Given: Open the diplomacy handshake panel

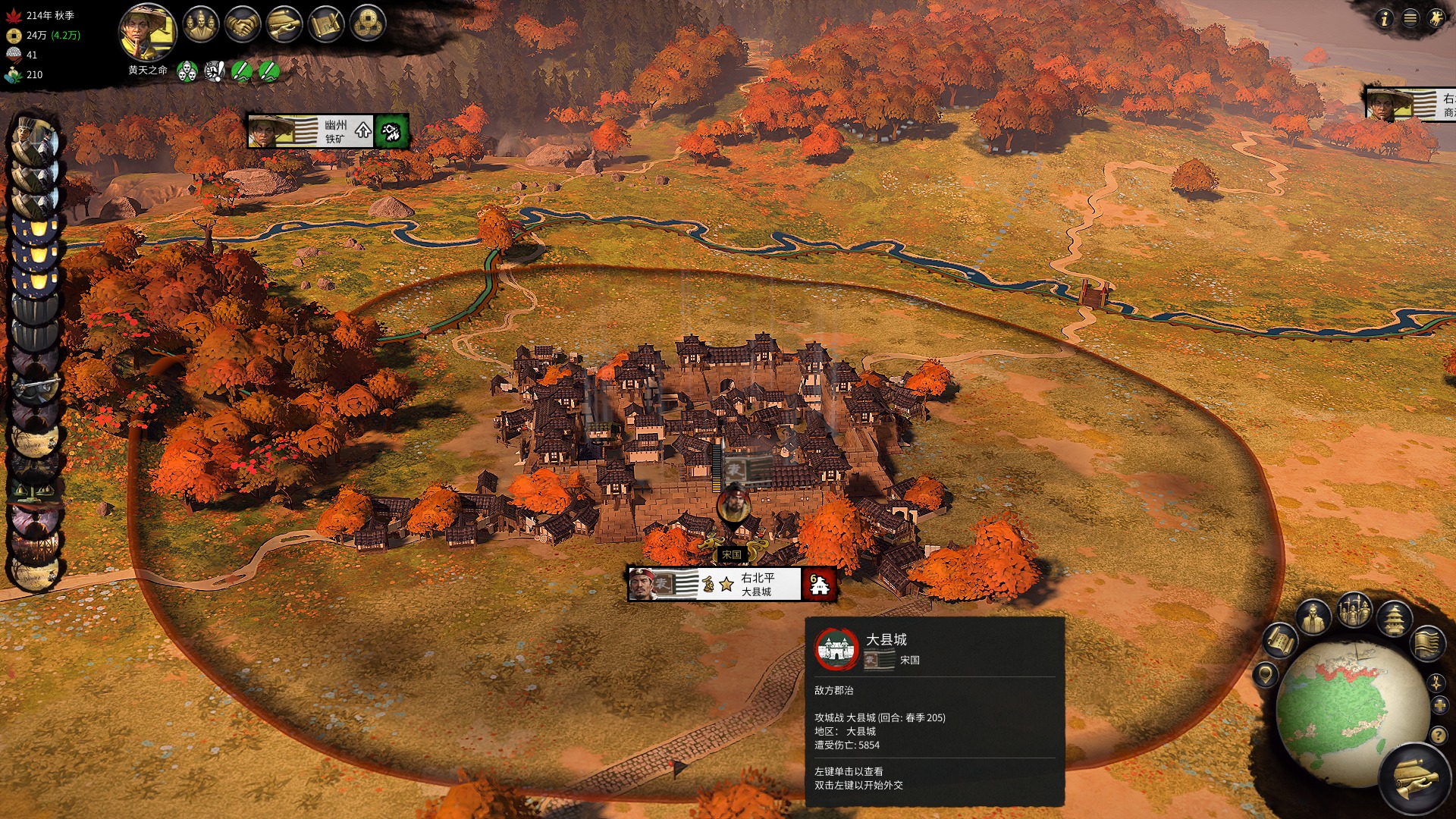Looking at the screenshot, I should (243, 24).
